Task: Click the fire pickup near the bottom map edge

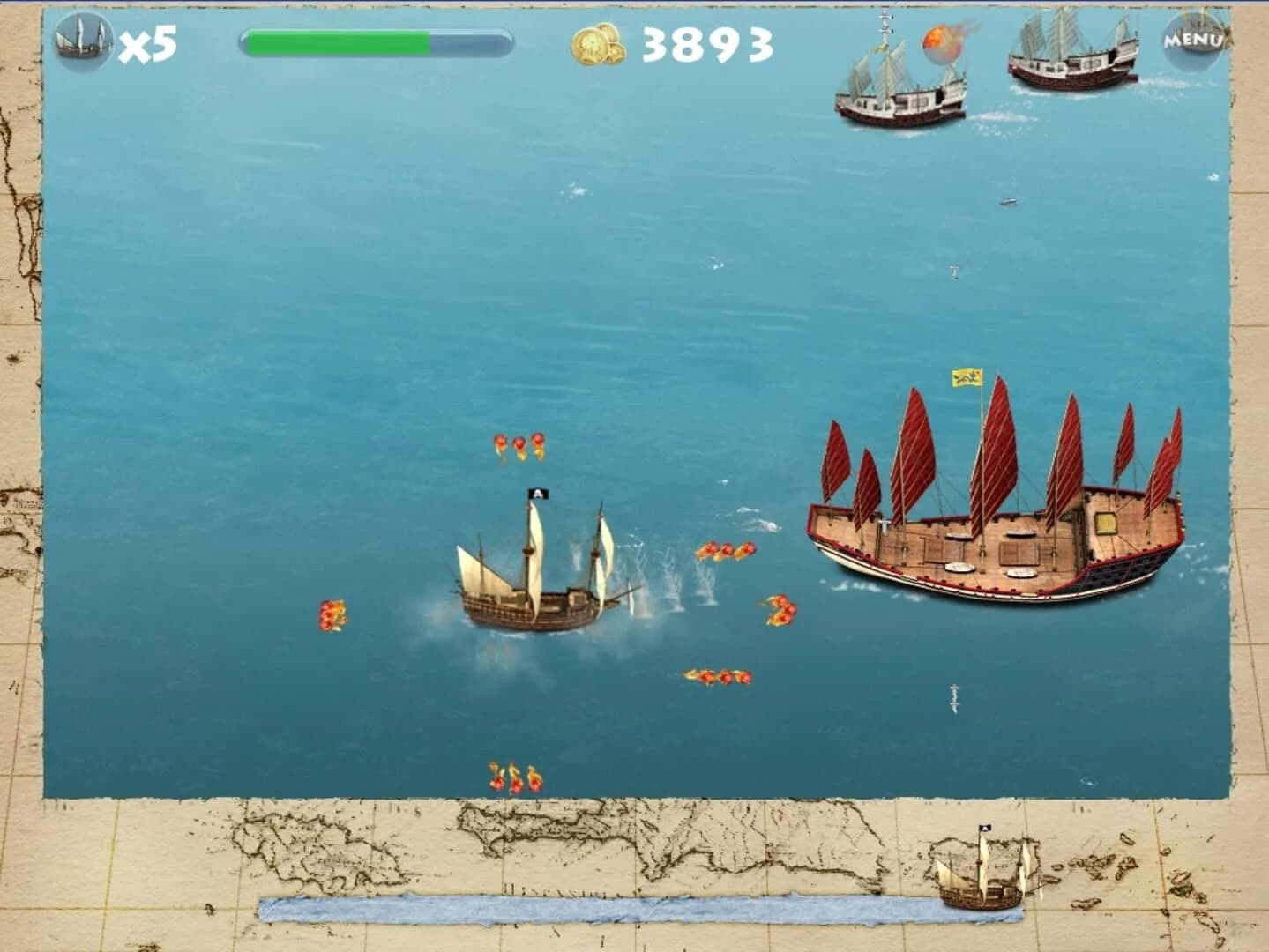Action: [x=516, y=777]
